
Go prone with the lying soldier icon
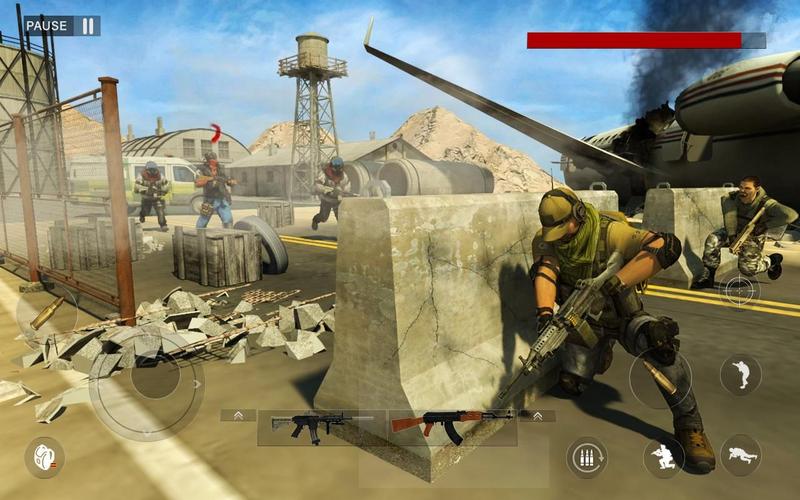(740, 455)
